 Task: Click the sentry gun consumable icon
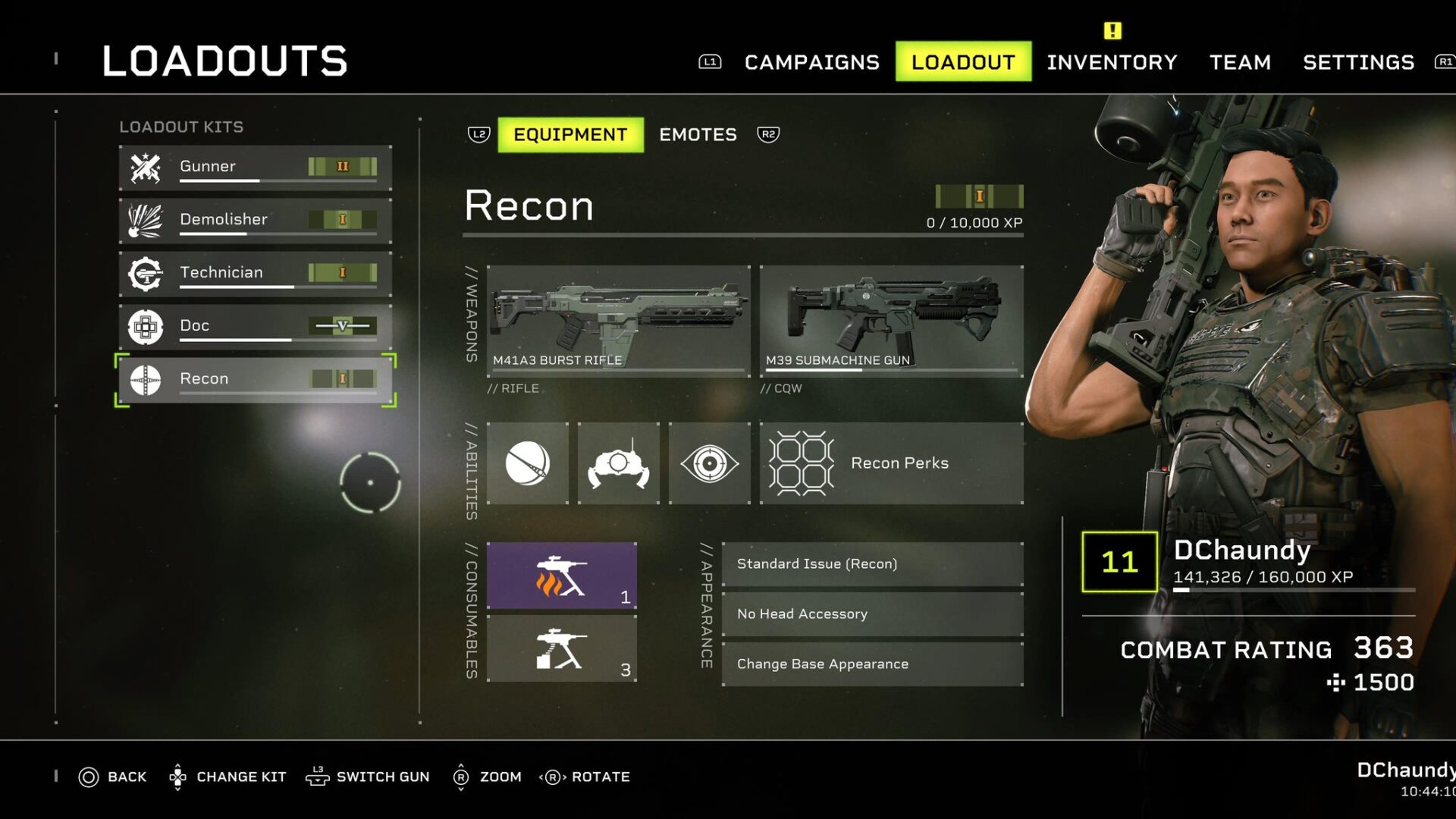coord(563,648)
